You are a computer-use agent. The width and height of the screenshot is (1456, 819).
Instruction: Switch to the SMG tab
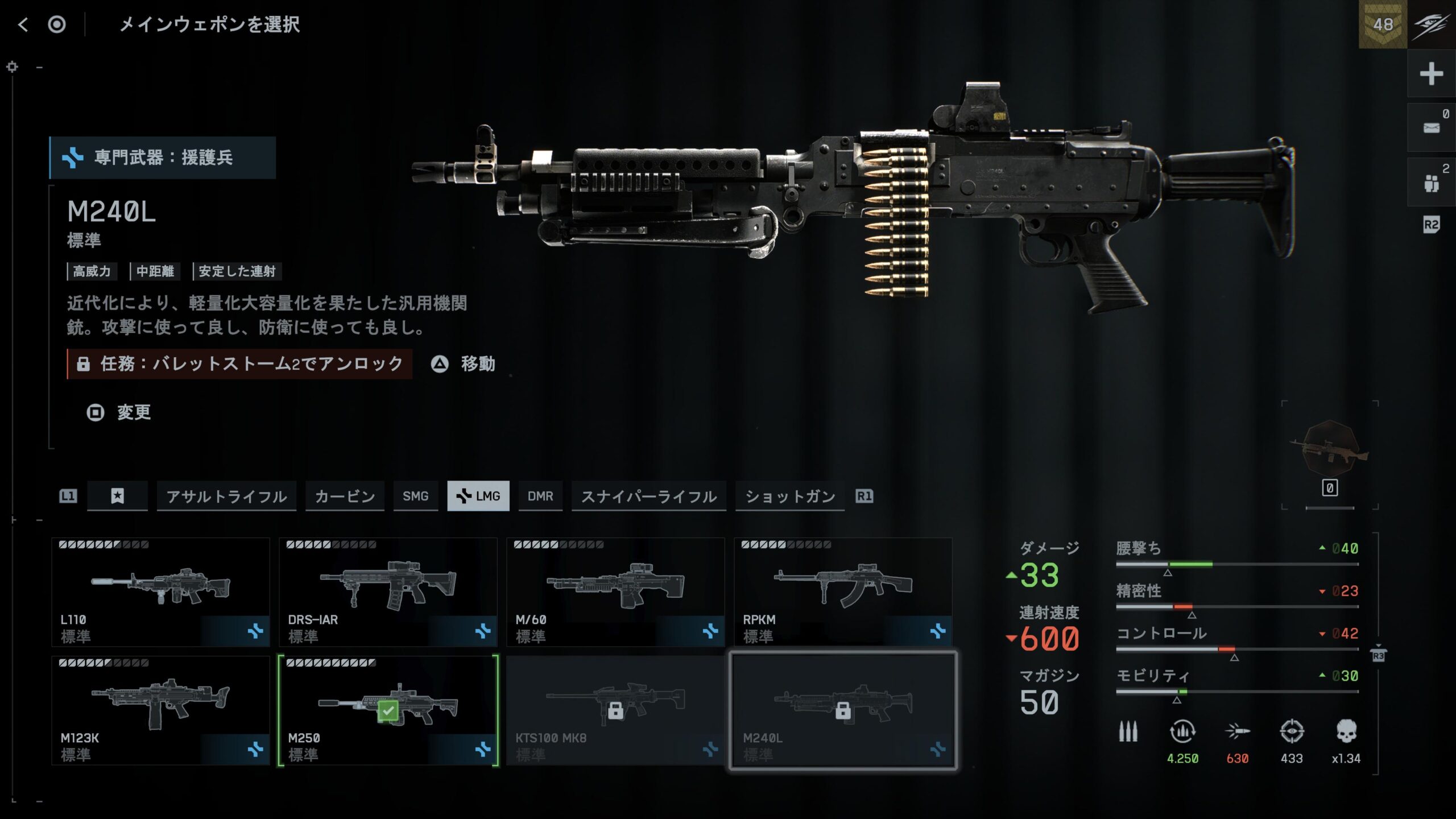click(x=415, y=497)
